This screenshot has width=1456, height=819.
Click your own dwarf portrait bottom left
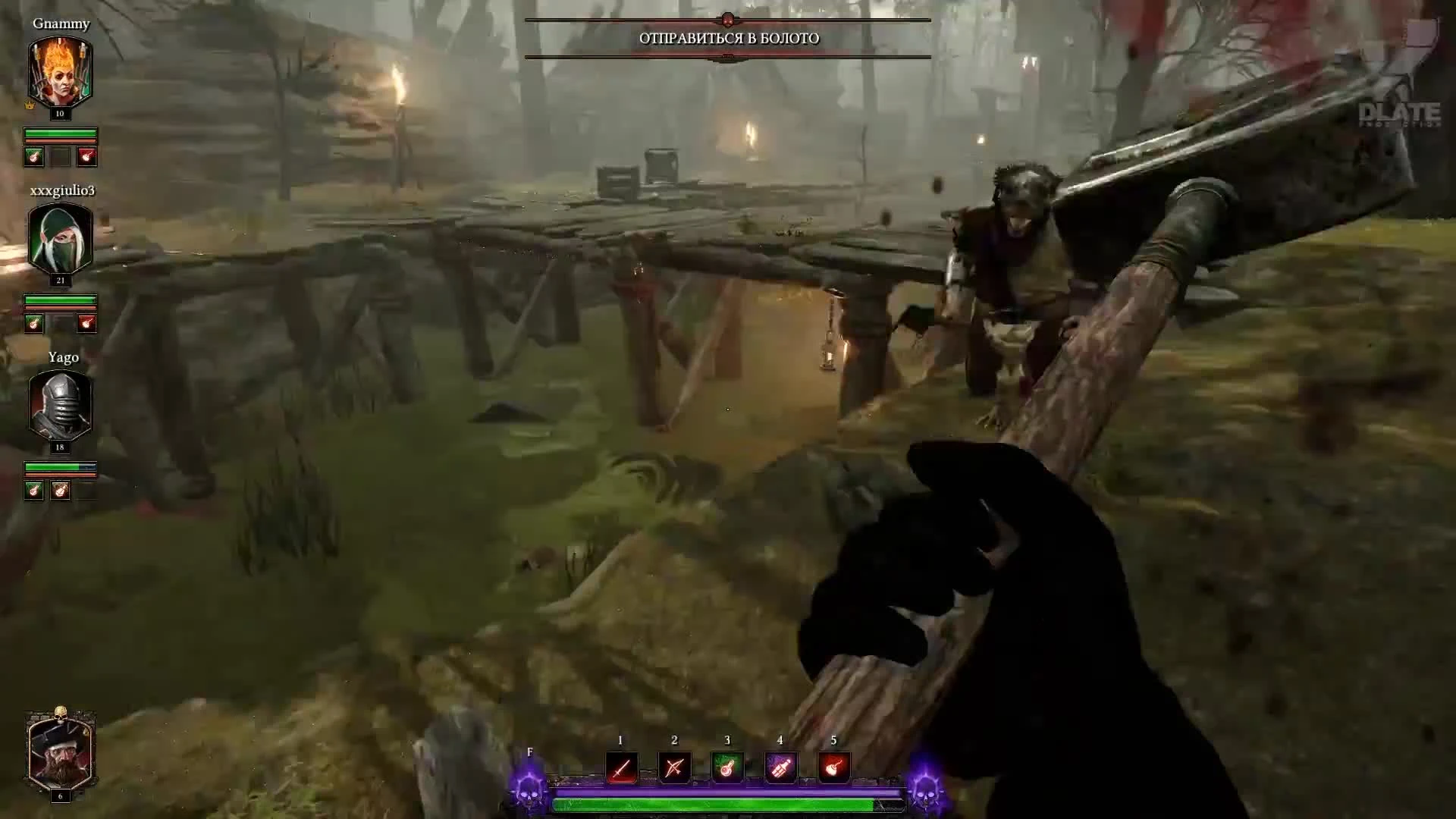[61, 756]
